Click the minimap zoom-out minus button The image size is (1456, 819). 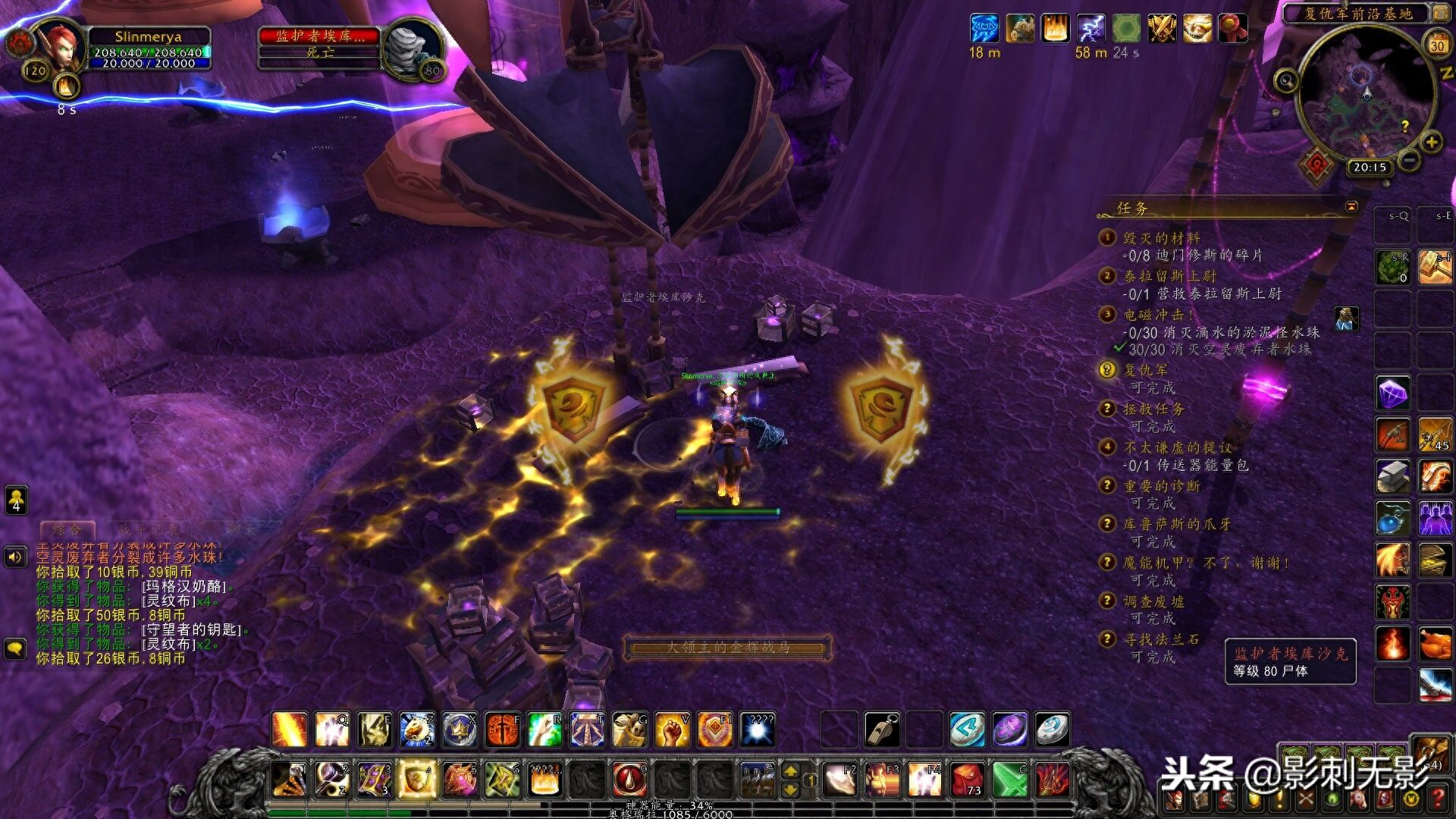coord(1408,160)
